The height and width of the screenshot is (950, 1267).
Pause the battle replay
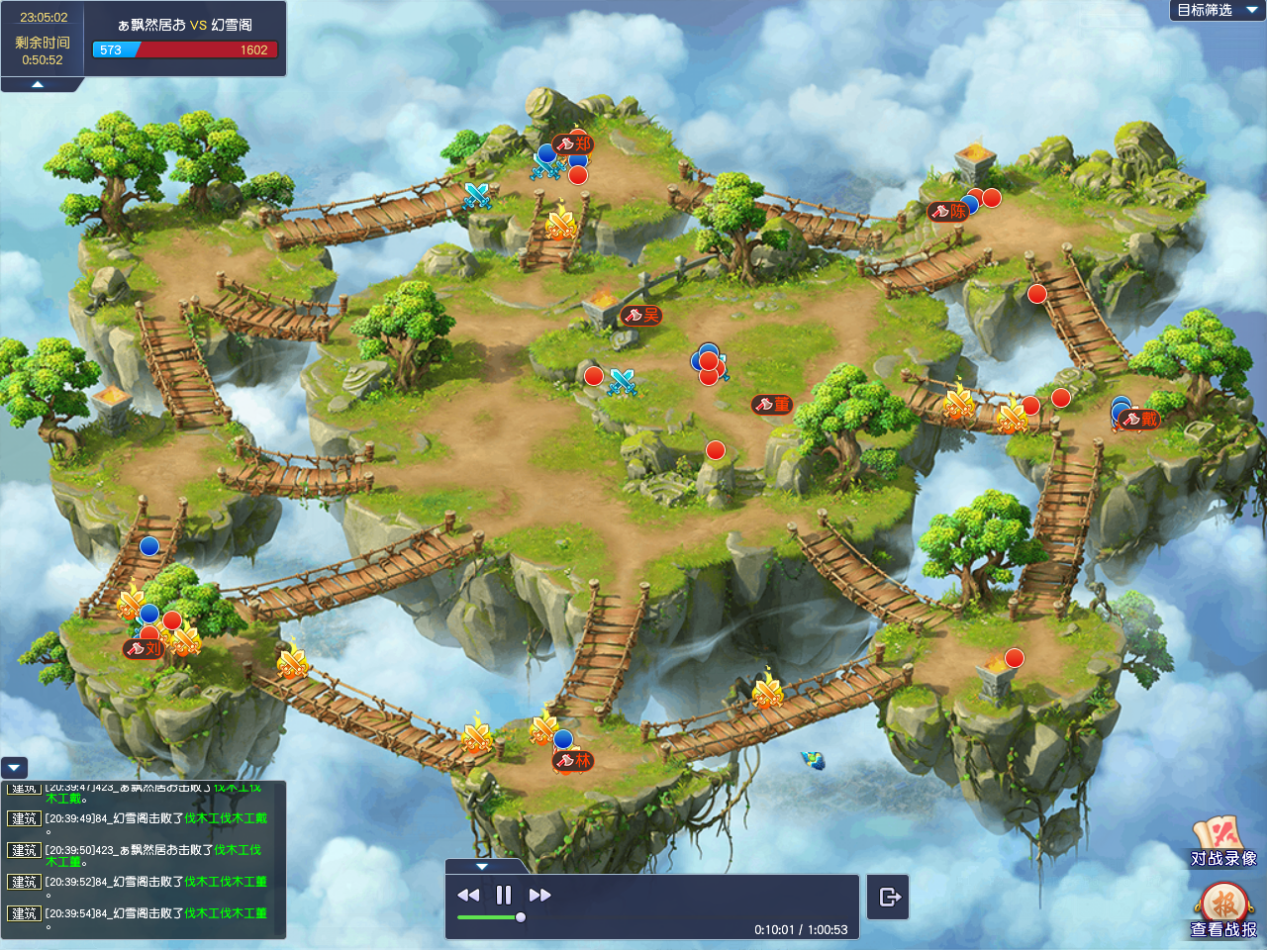(504, 895)
